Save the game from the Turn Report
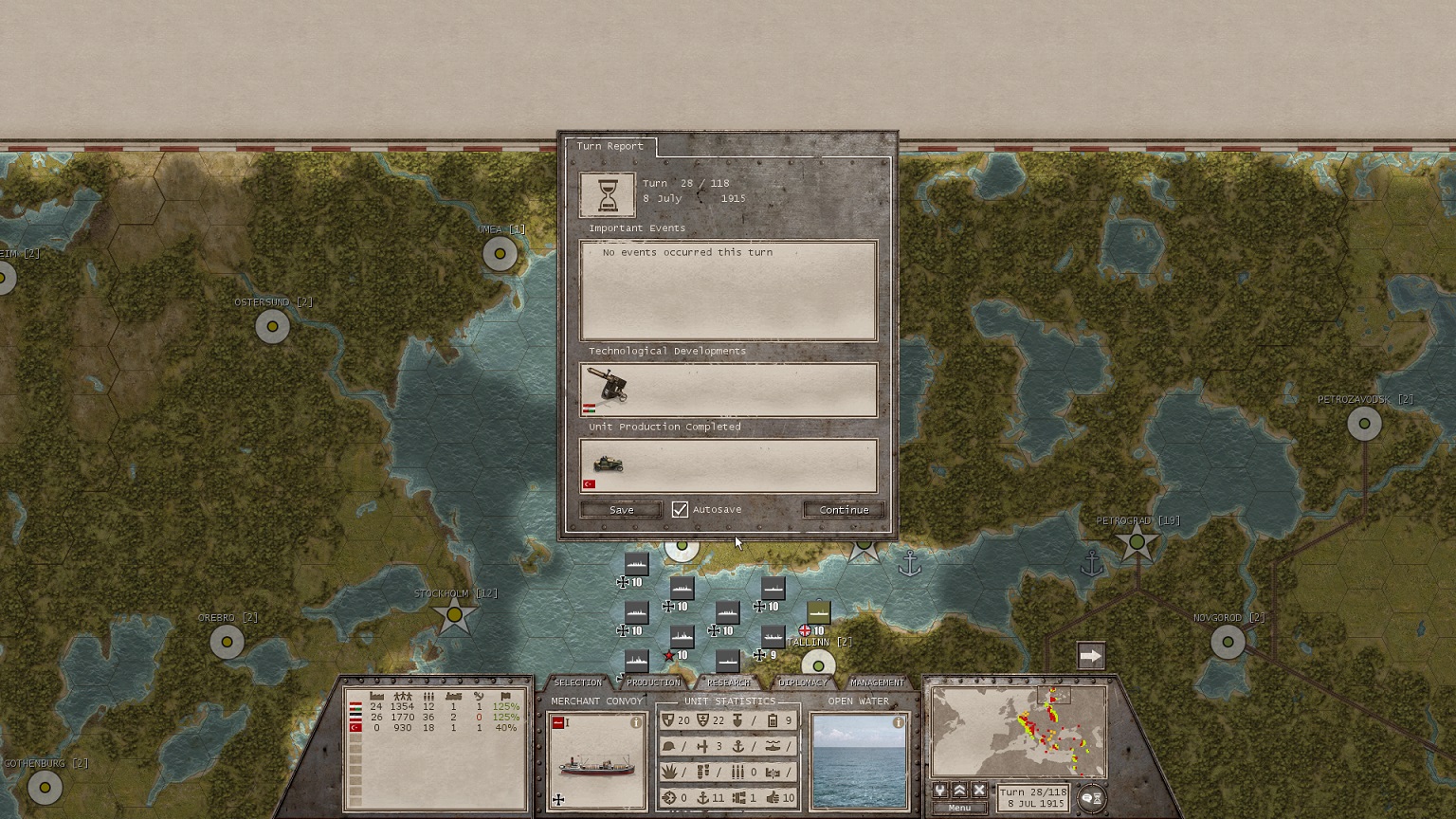Image resolution: width=1456 pixels, height=819 pixels. [621, 510]
